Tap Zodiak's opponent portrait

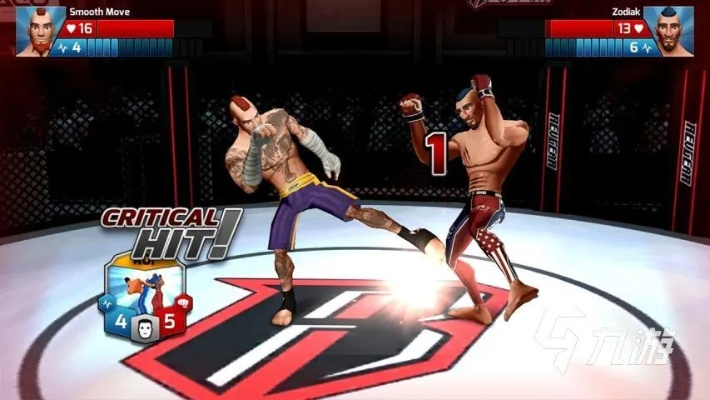click(669, 30)
